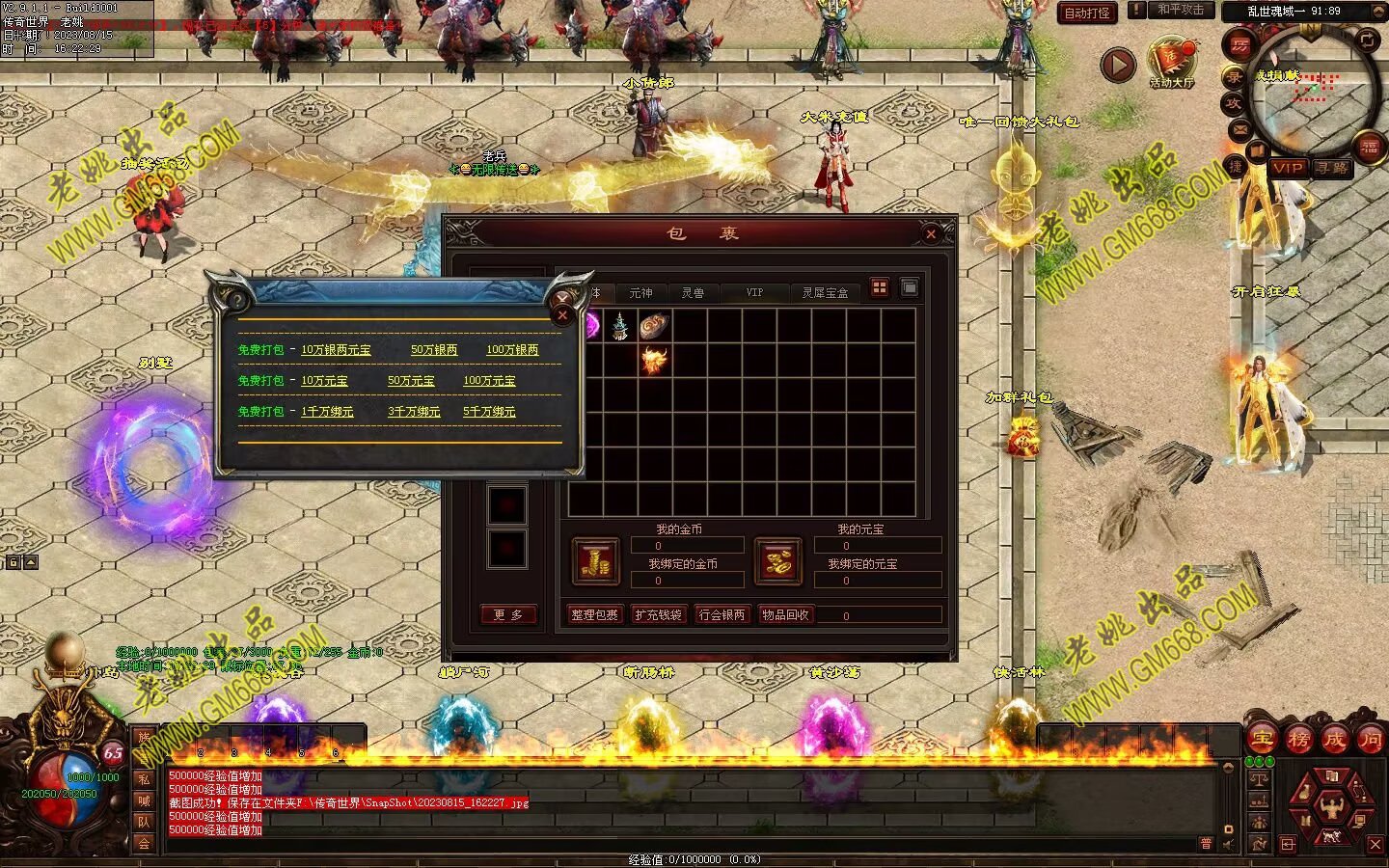Click the 更多 button in the bag
The height and width of the screenshot is (868, 1389).
pyautogui.click(x=508, y=614)
